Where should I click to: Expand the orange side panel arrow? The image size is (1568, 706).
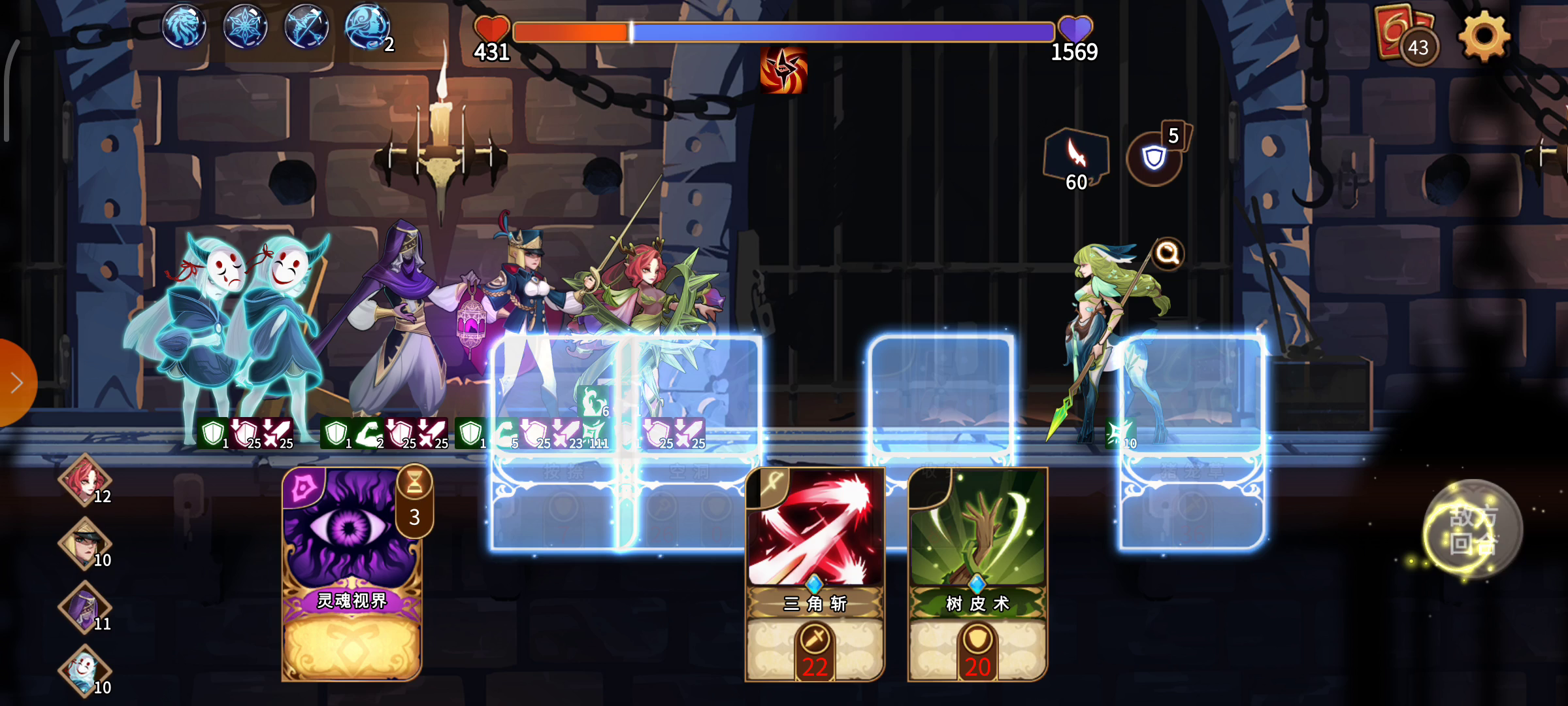[16, 383]
